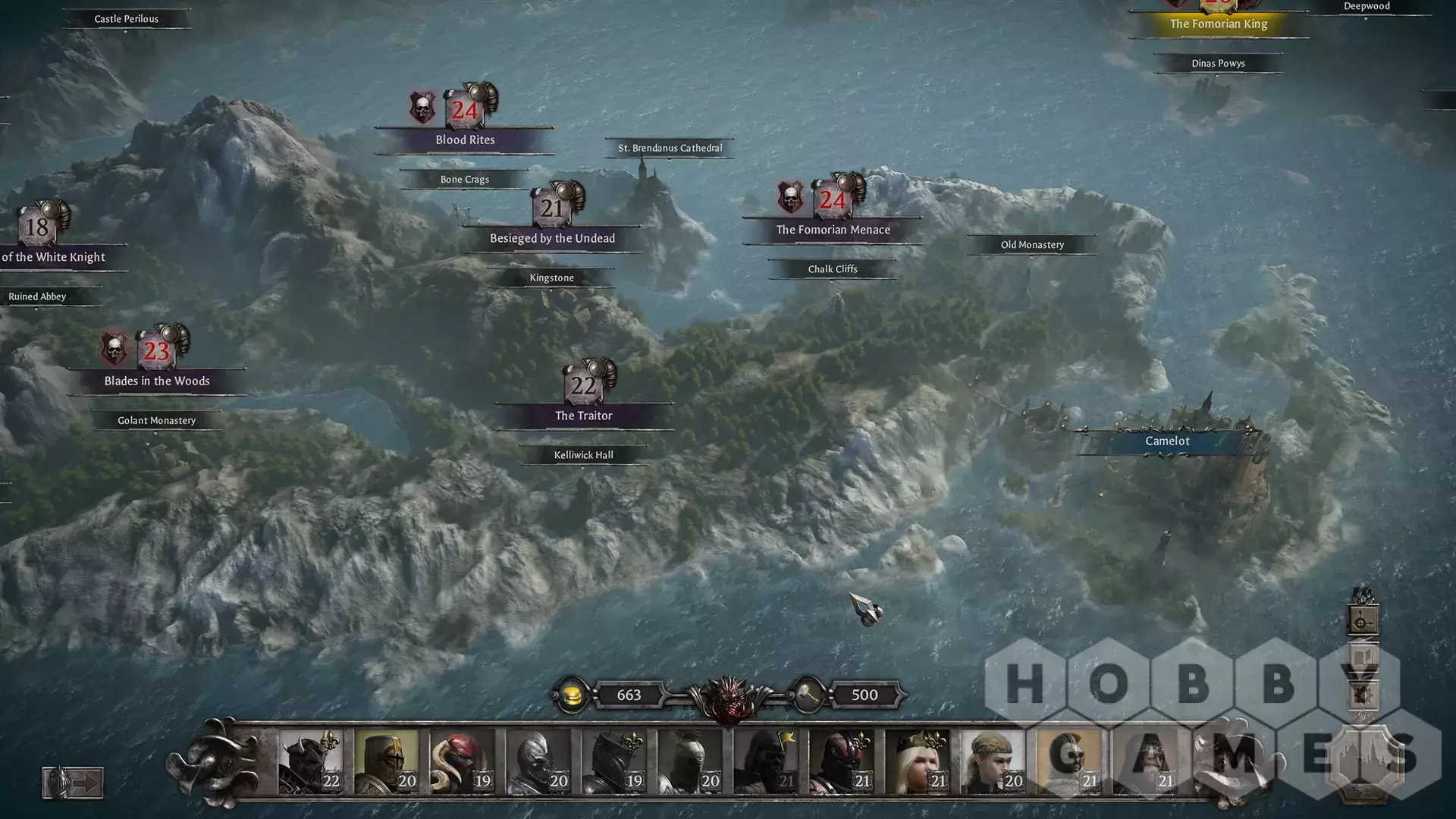The image size is (1456, 819).
Task: Open the gear settings menu
Action: (x=1363, y=694)
